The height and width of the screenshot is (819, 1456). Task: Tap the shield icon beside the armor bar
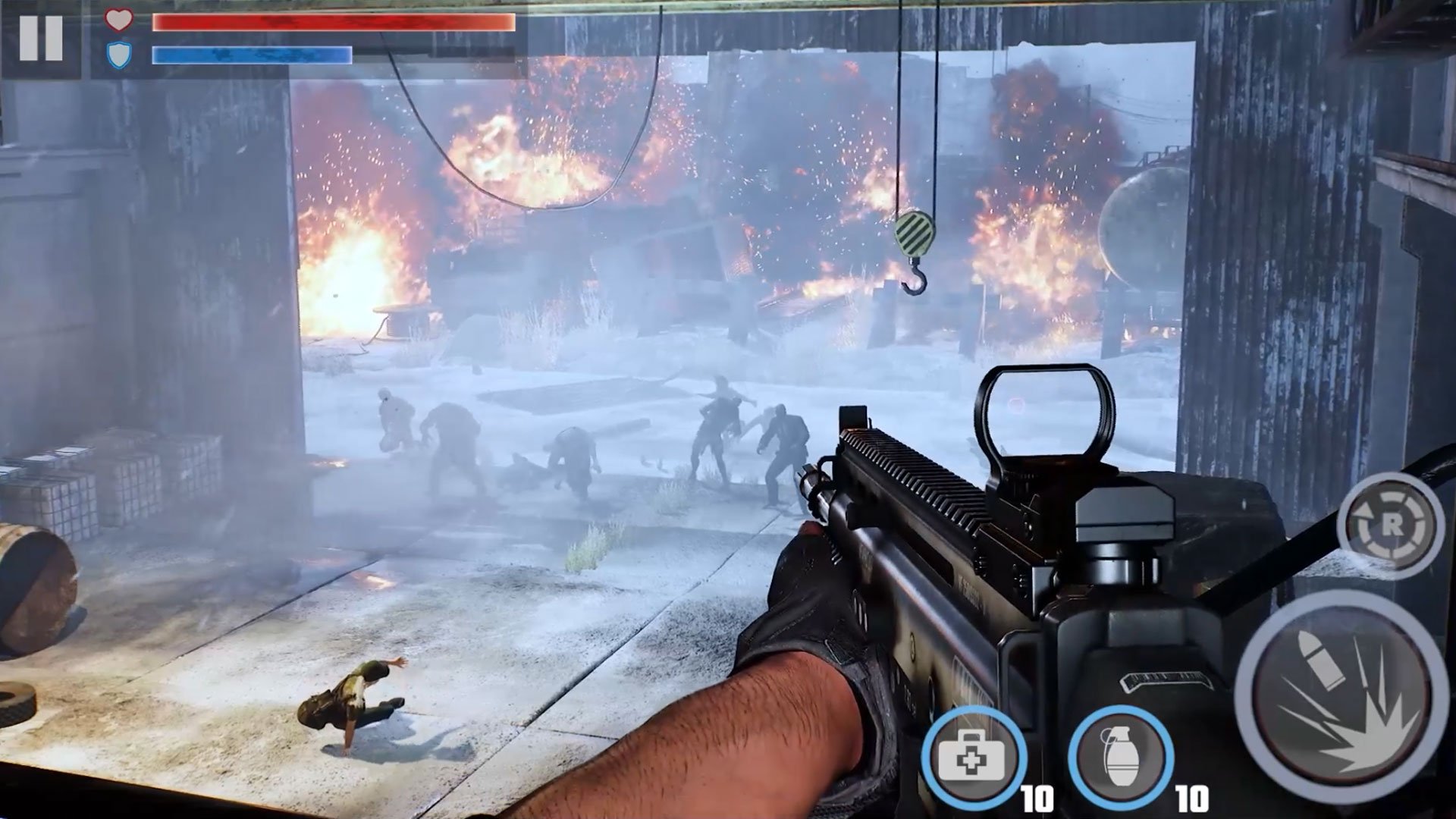(118, 55)
